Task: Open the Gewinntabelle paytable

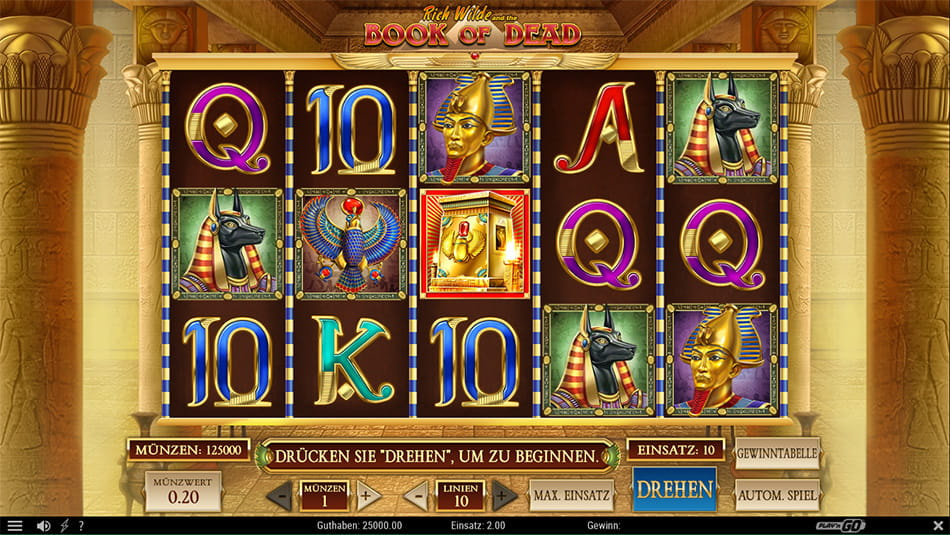Action: pyautogui.click(x=777, y=453)
